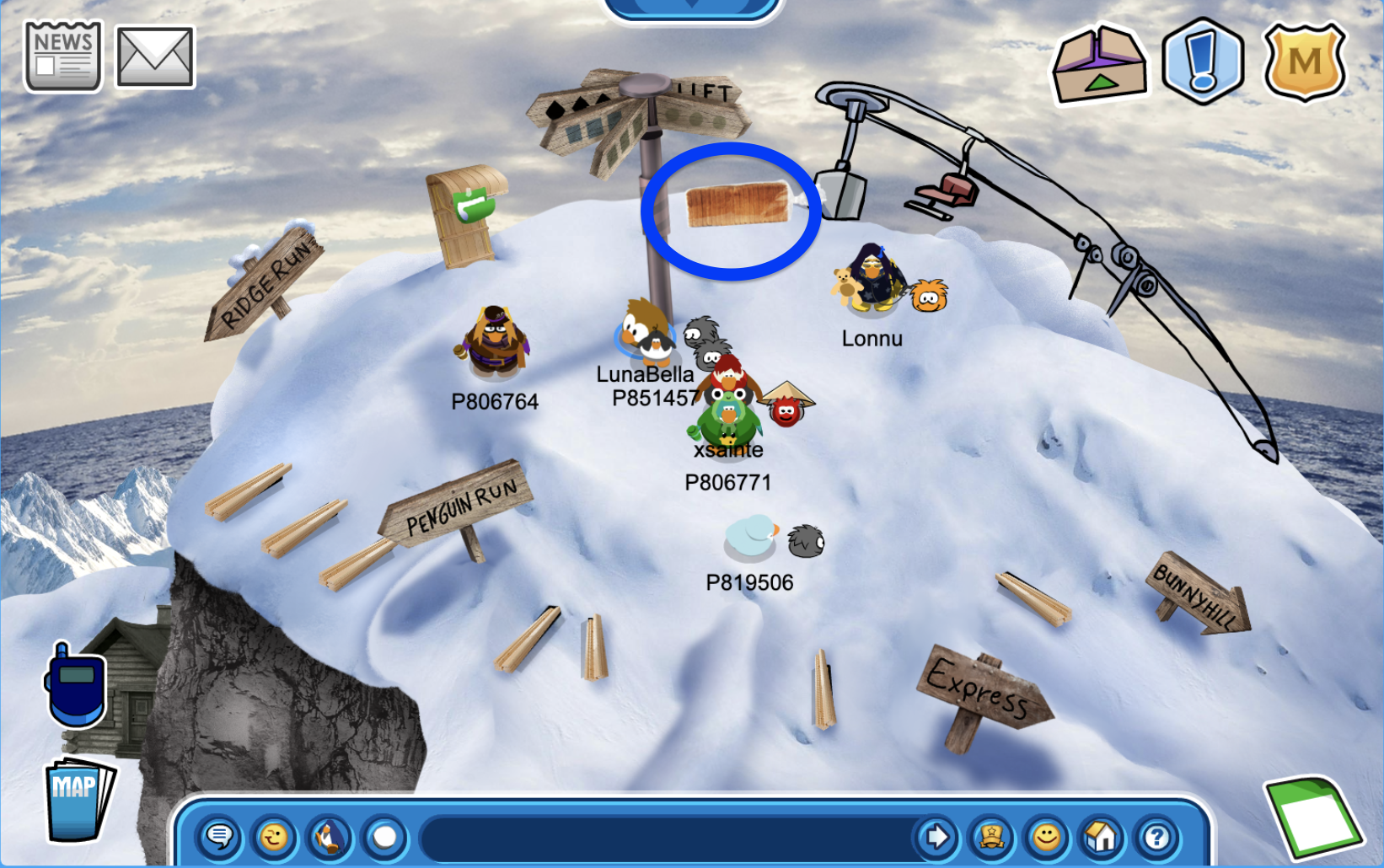Open the question mark help button

coord(1156,837)
